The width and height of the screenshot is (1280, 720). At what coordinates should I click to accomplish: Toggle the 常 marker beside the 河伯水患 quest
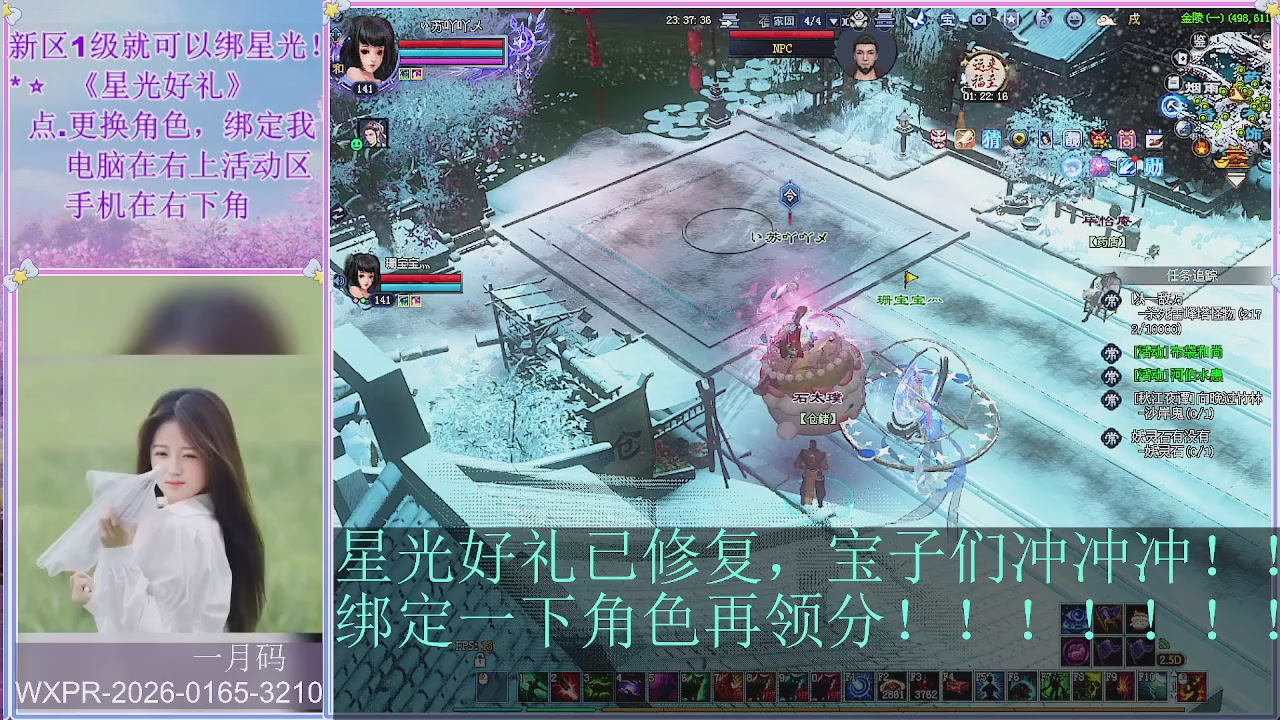(x=1111, y=375)
